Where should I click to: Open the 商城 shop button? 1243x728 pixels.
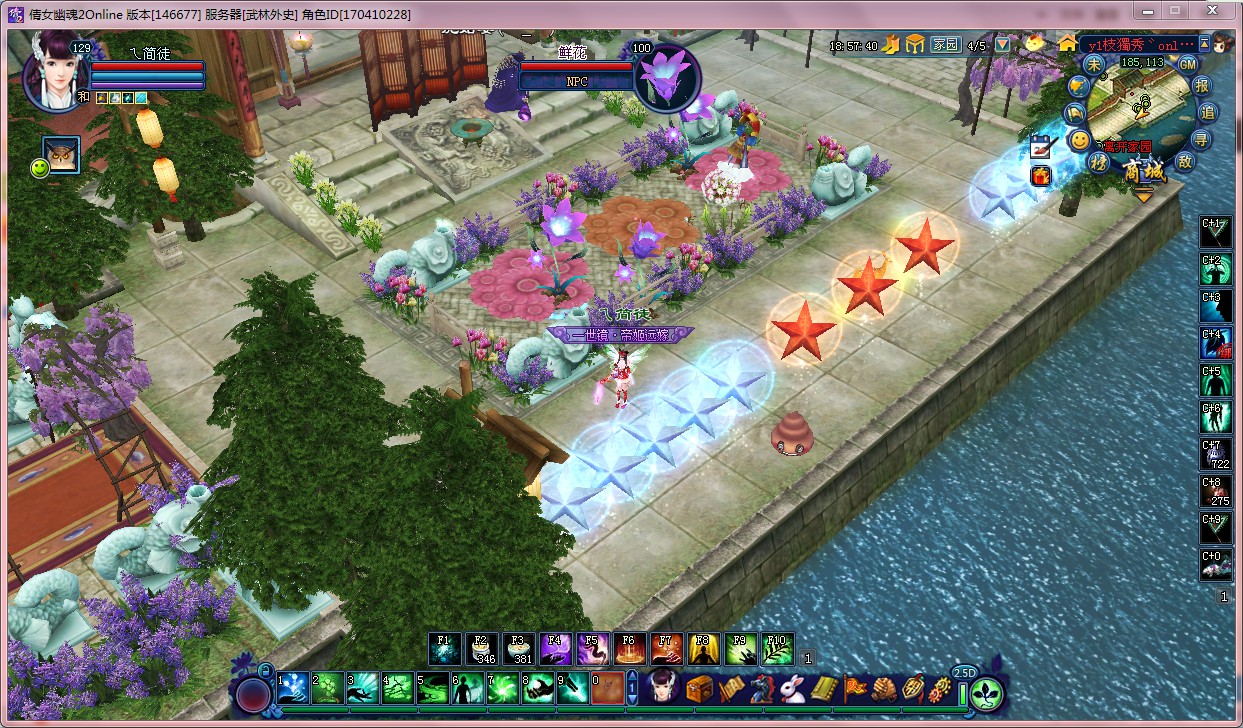coord(1143,172)
